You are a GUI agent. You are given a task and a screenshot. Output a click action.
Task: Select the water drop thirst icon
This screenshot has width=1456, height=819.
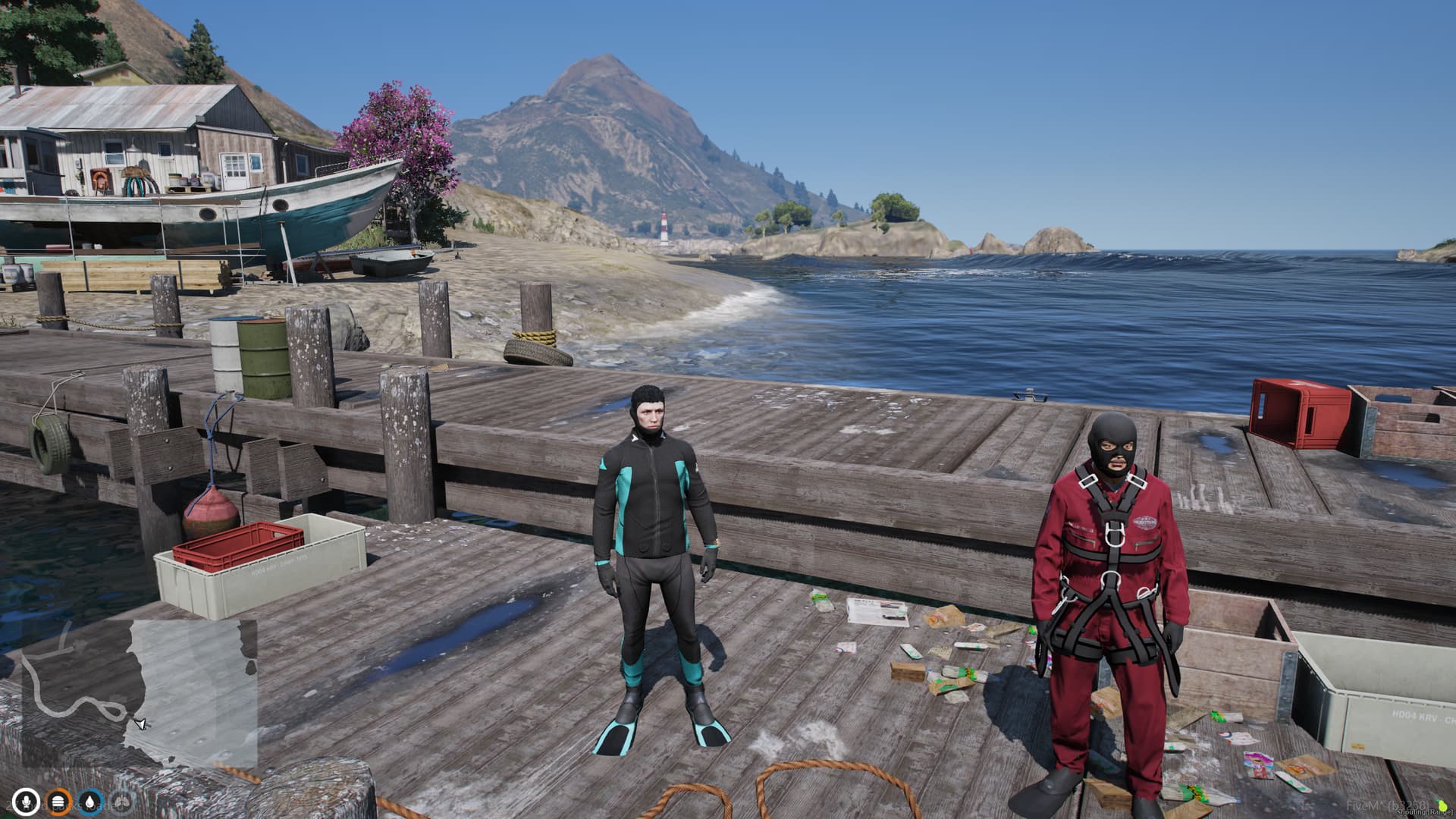pos(91,802)
